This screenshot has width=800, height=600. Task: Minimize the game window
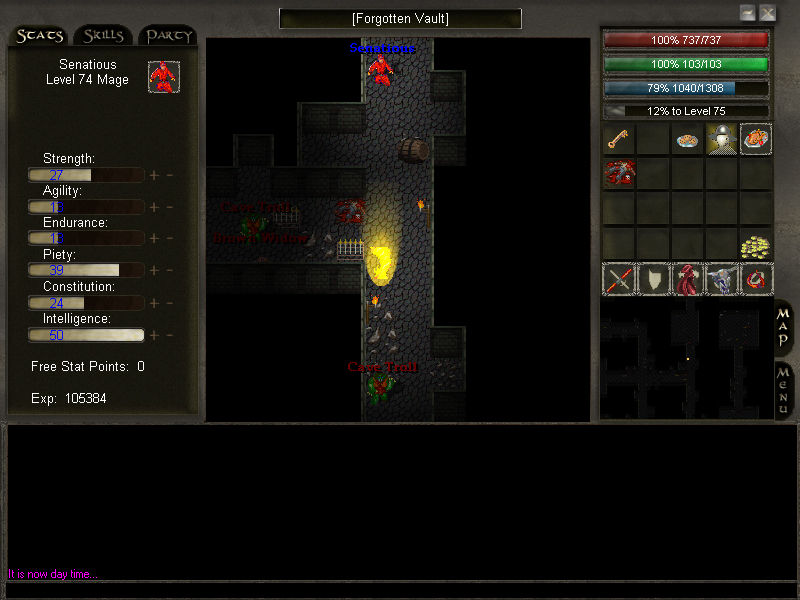point(747,13)
